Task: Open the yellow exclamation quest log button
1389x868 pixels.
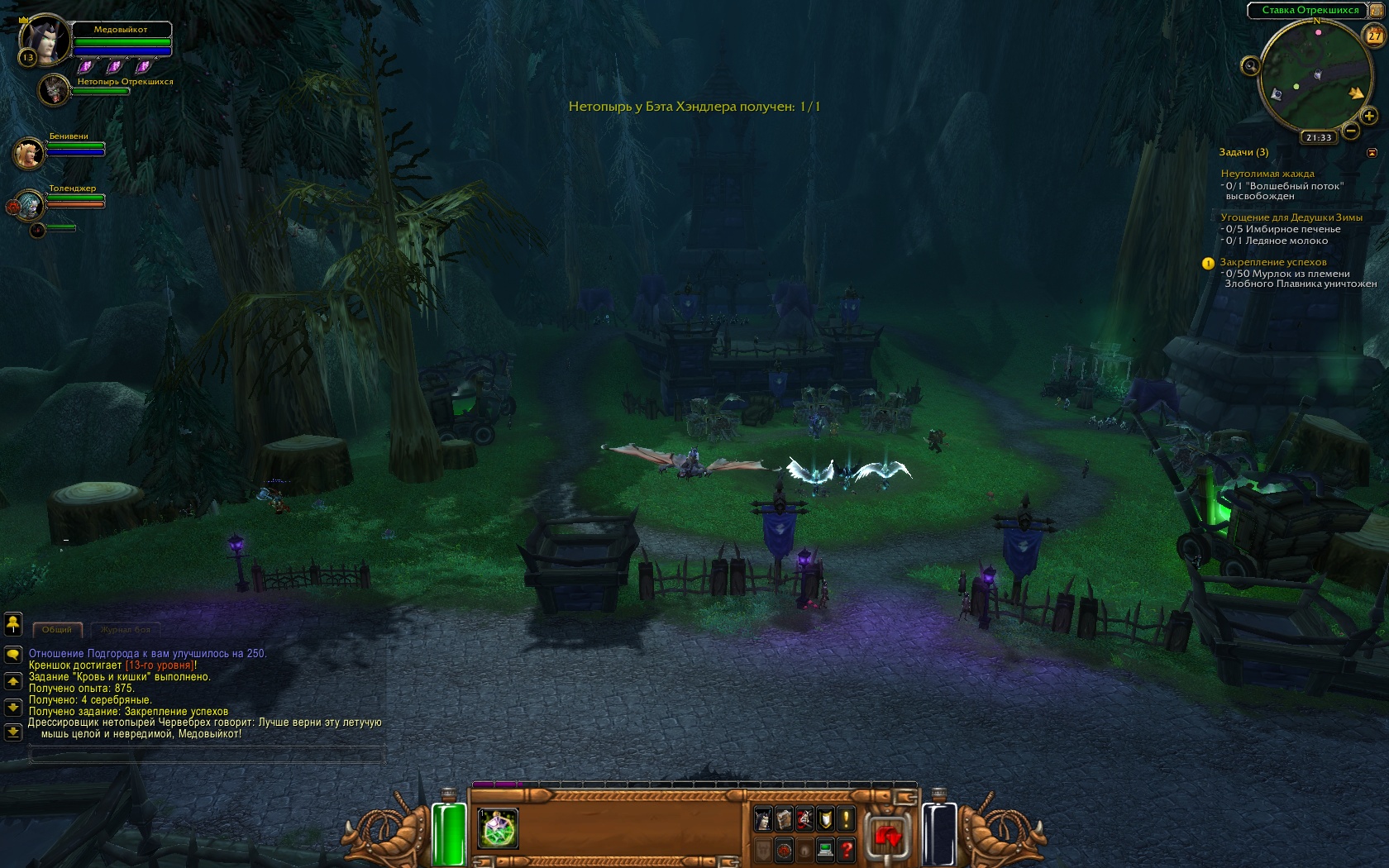Action: [x=846, y=819]
